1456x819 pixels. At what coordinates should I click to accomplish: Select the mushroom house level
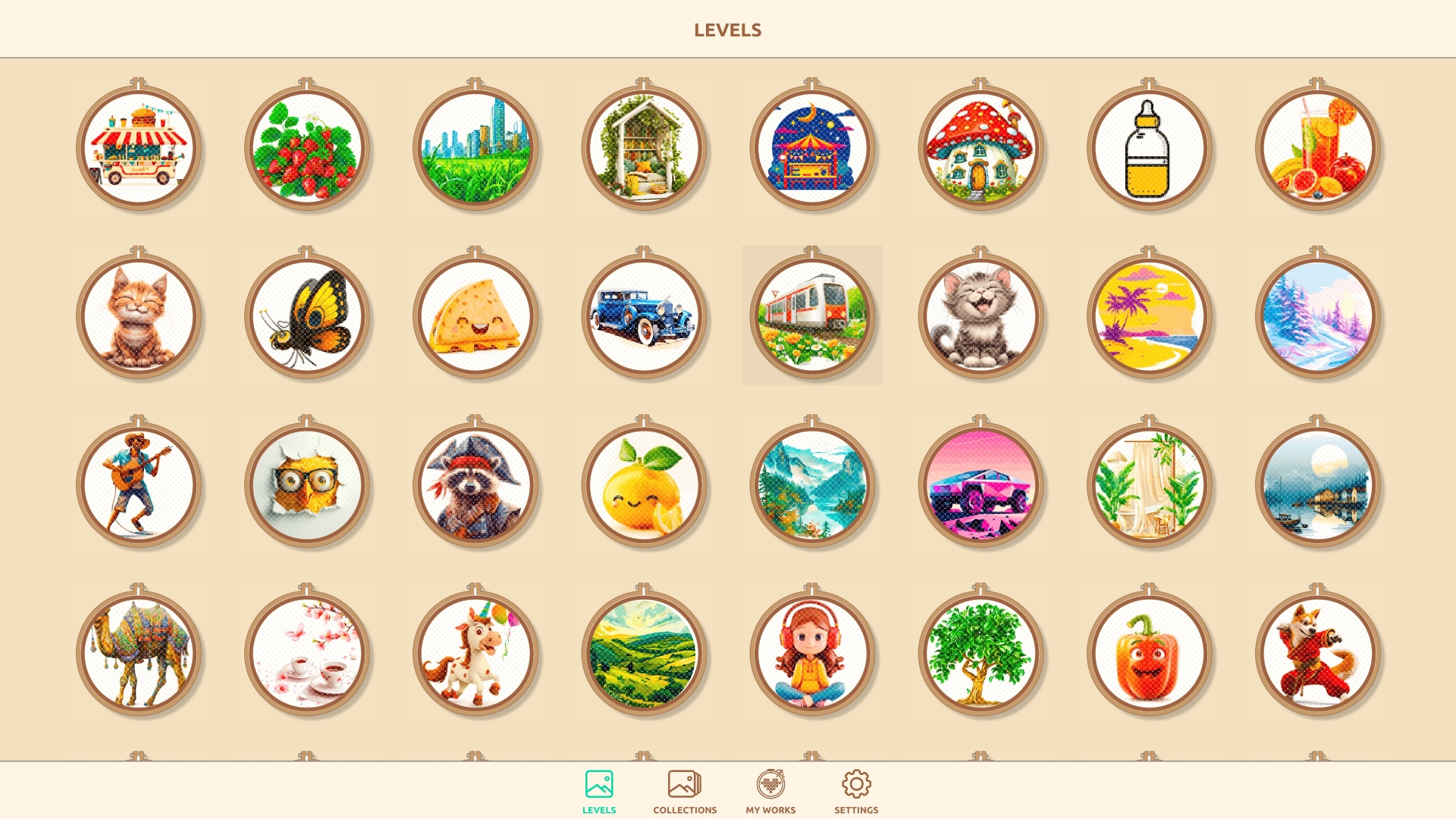click(982, 149)
